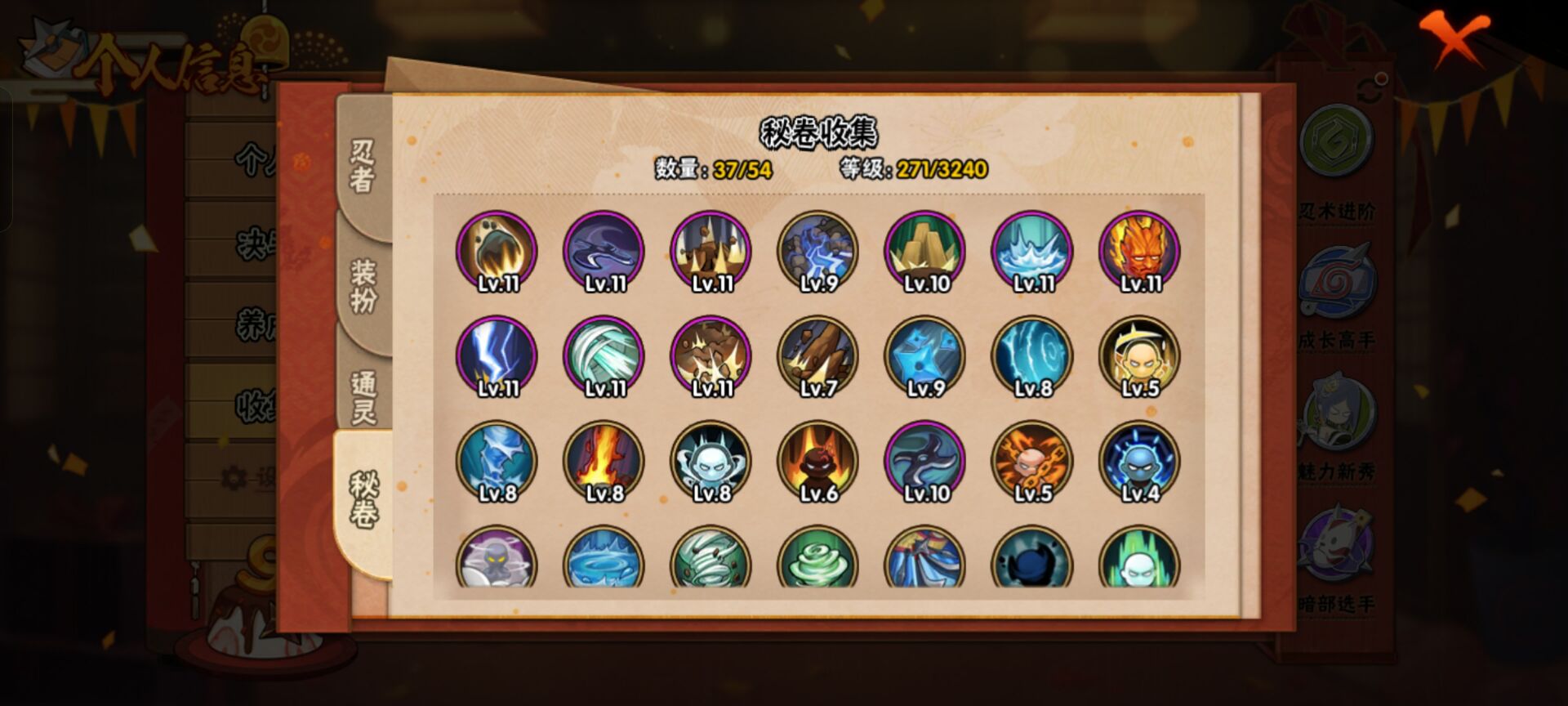The width and height of the screenshot is (1568, 706).
Task: Pick the golden stone pillars Lv.10 scroll
Action: [925, 252]
